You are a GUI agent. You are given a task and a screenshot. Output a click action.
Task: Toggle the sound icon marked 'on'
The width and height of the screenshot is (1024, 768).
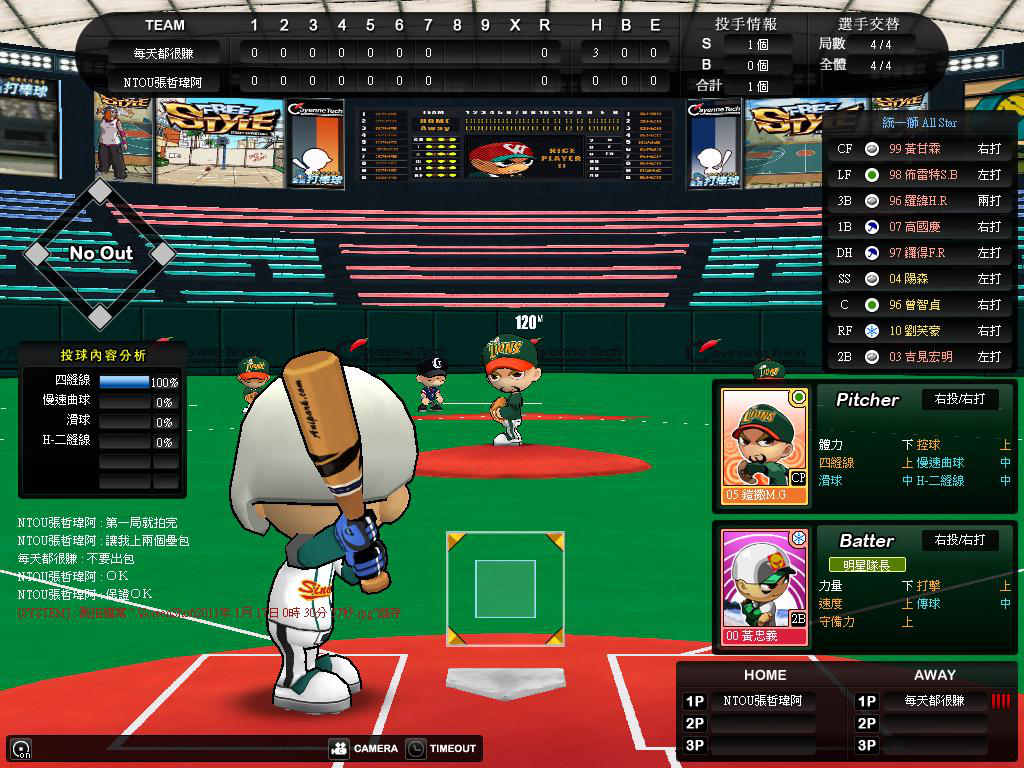[20, 749]
